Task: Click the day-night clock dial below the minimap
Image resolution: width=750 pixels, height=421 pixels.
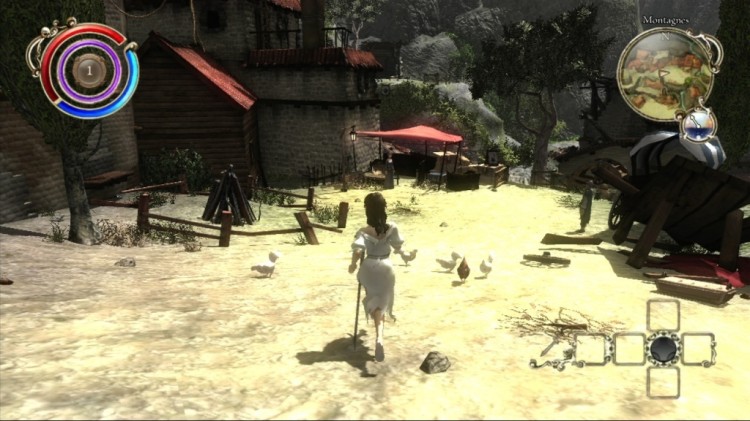Action: (x=698, y=123)
